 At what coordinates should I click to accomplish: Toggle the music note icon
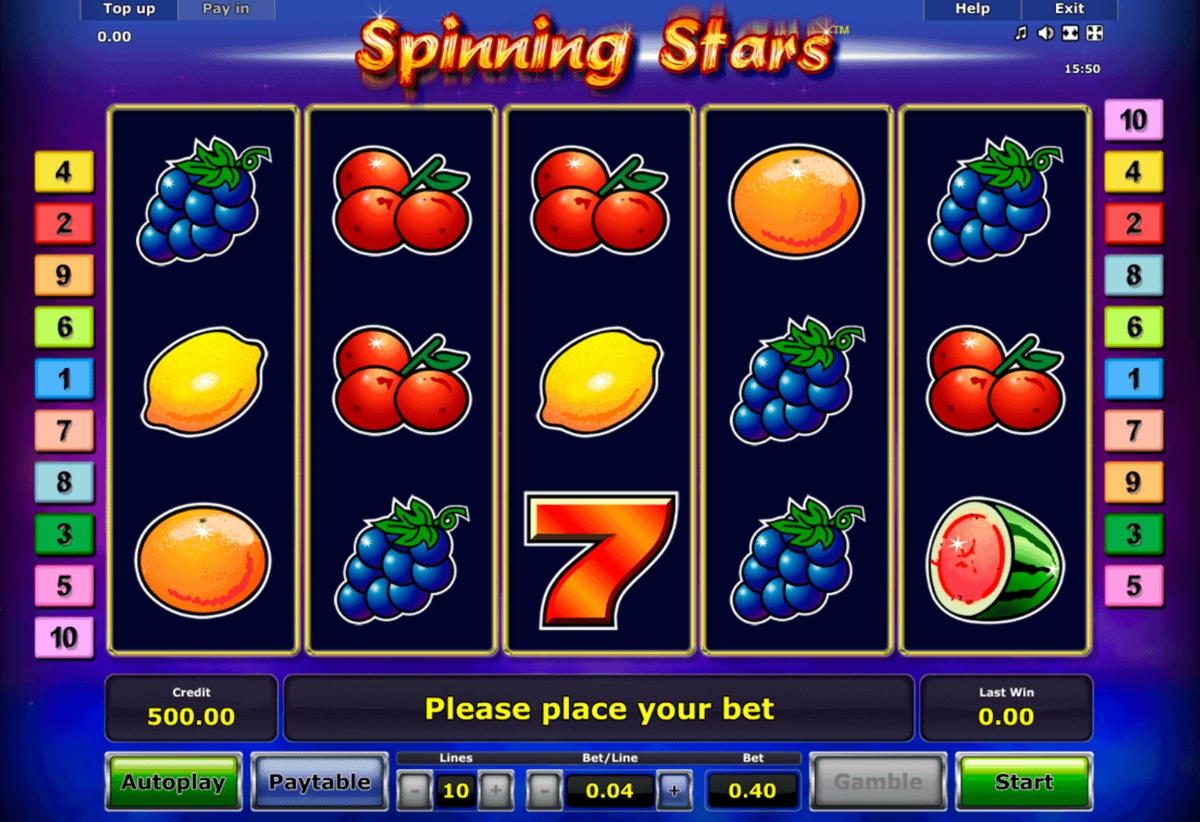(x=1021, y=33)
